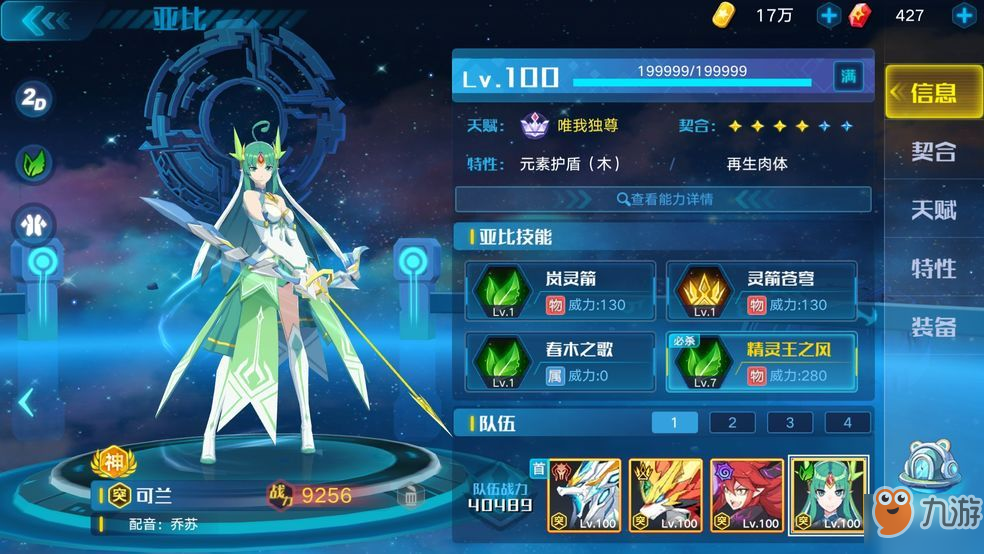
Task: Switch to the 天赋 tab
Action: point(934,210)
